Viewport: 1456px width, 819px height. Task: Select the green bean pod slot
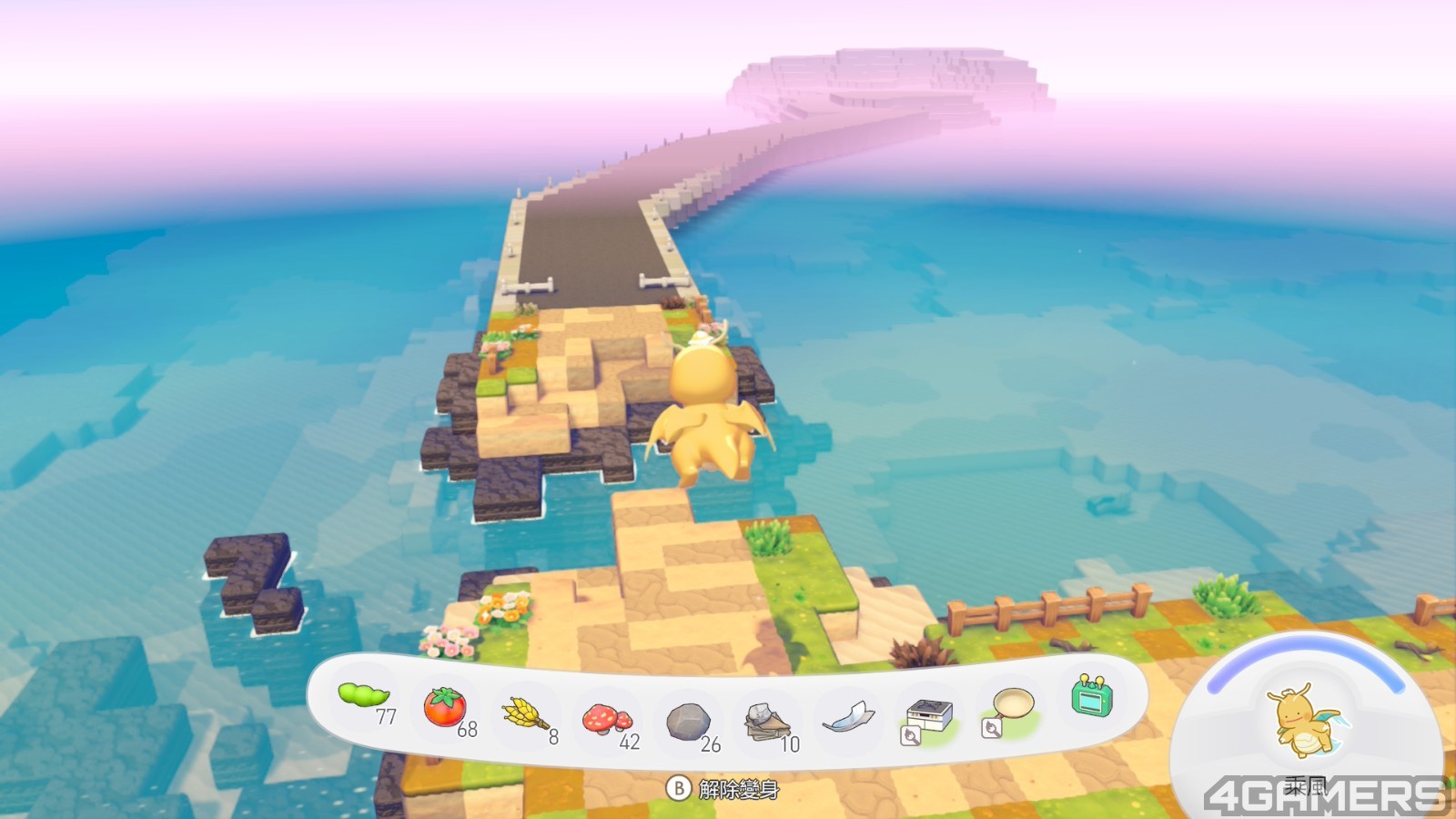(364, 697)
